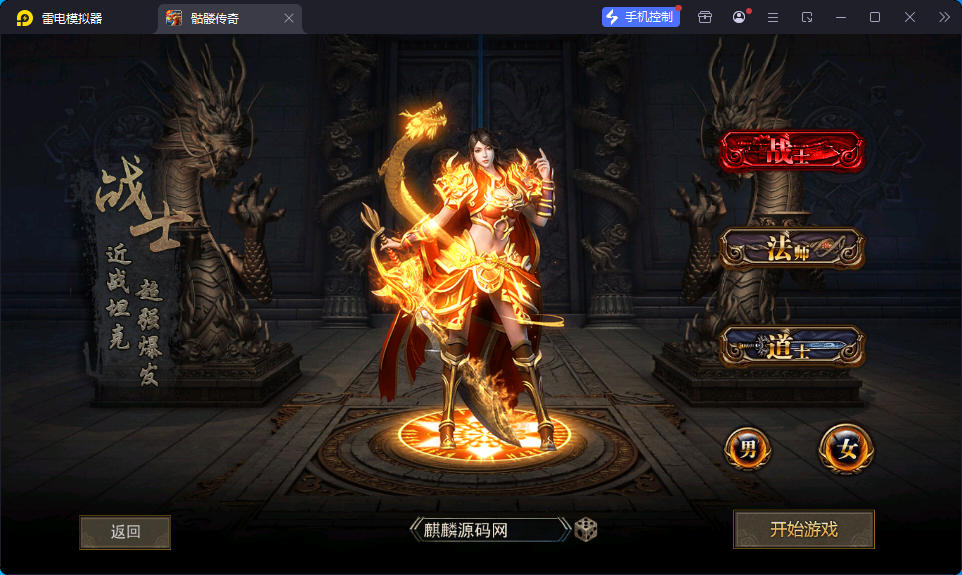The image size is (962, 575).
Task: Open 手机控制 phone control
Action: [x=640, y=17]
